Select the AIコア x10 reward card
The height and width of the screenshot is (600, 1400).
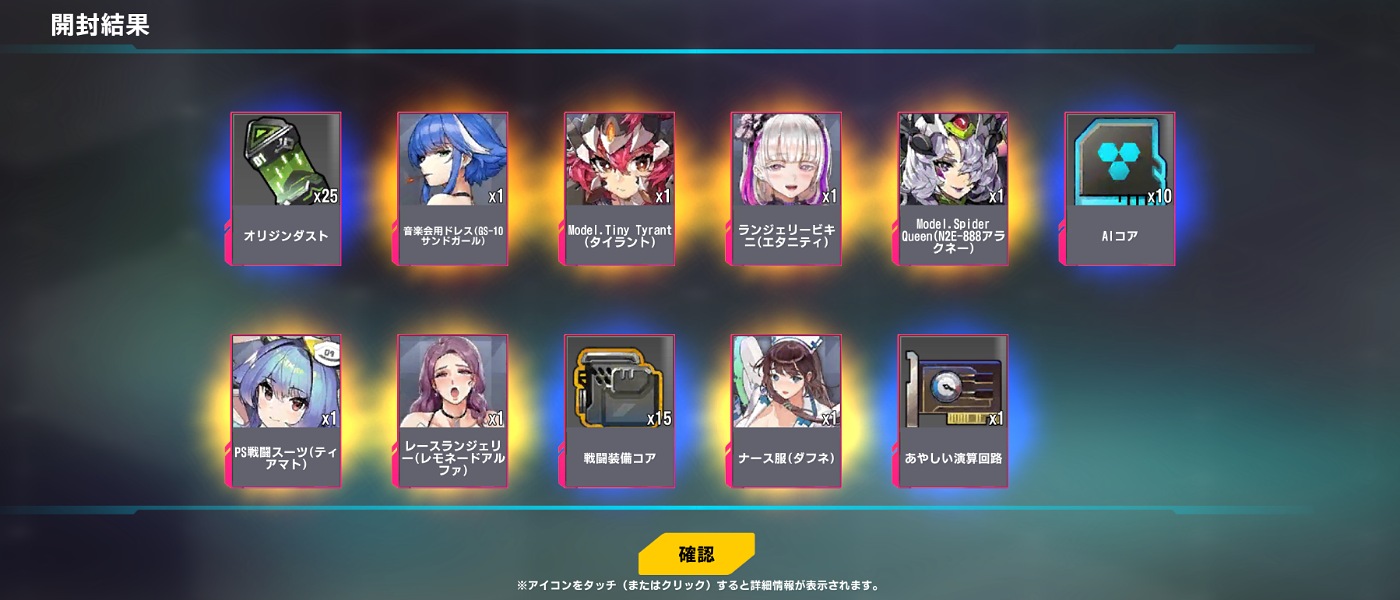coord(1119,188)
